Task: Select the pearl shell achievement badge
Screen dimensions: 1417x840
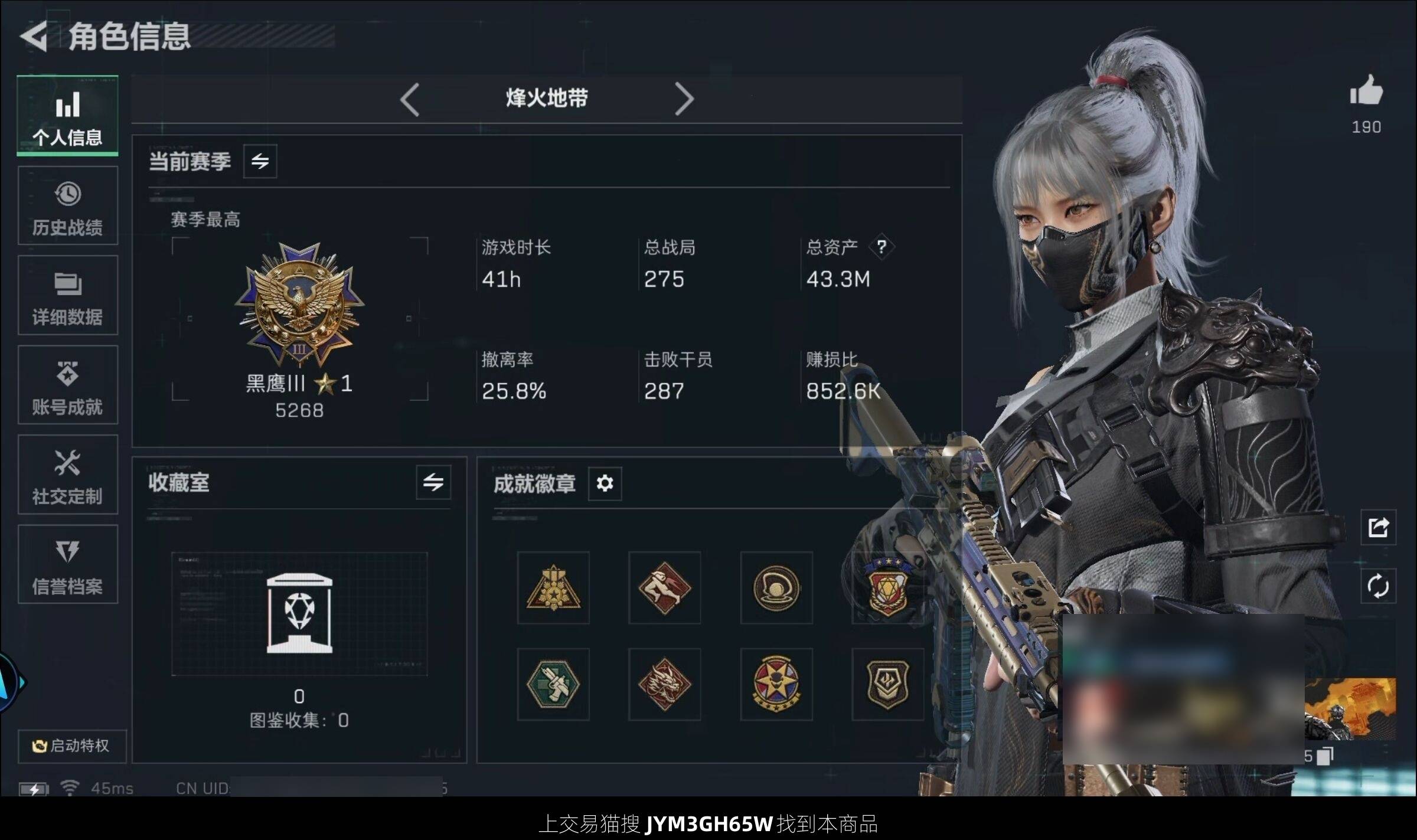Action: click(776, 588)
